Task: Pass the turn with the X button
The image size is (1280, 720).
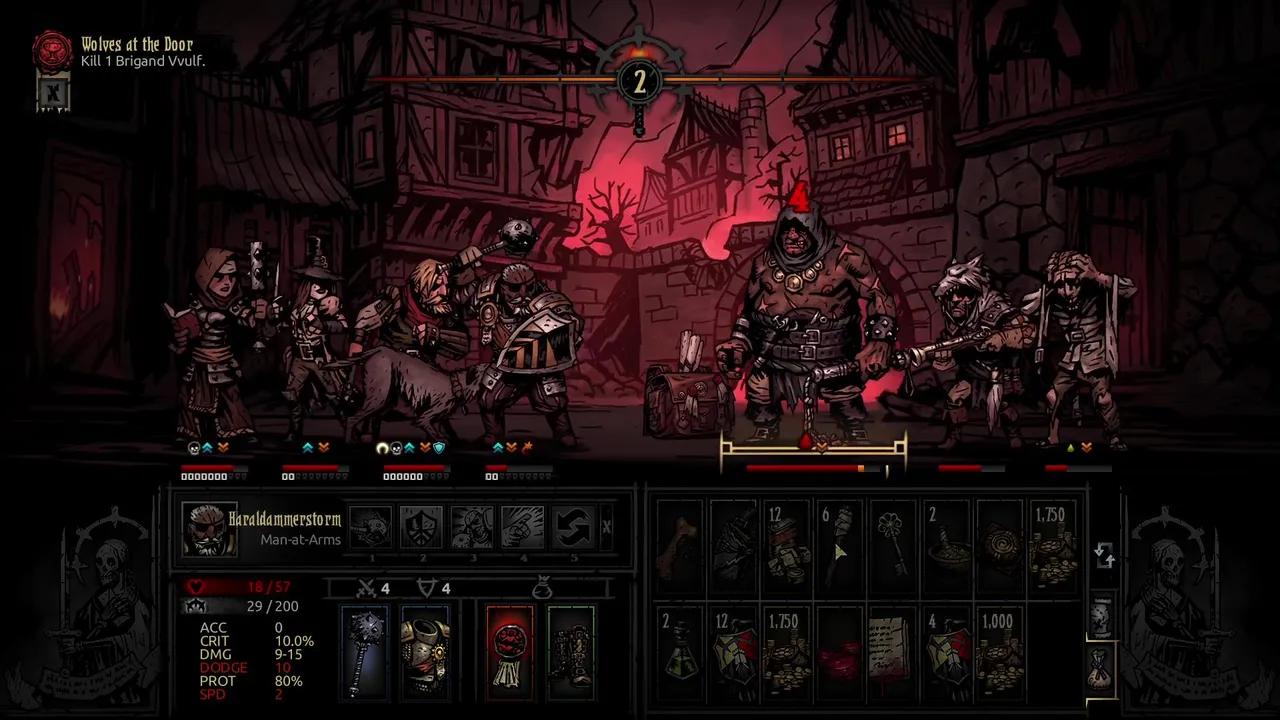Action: 606,527
